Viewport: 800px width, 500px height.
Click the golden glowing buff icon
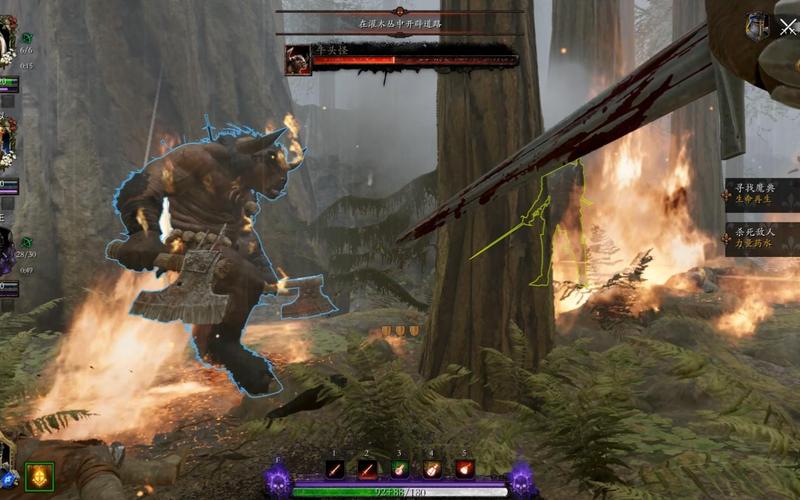click(39, 476)
